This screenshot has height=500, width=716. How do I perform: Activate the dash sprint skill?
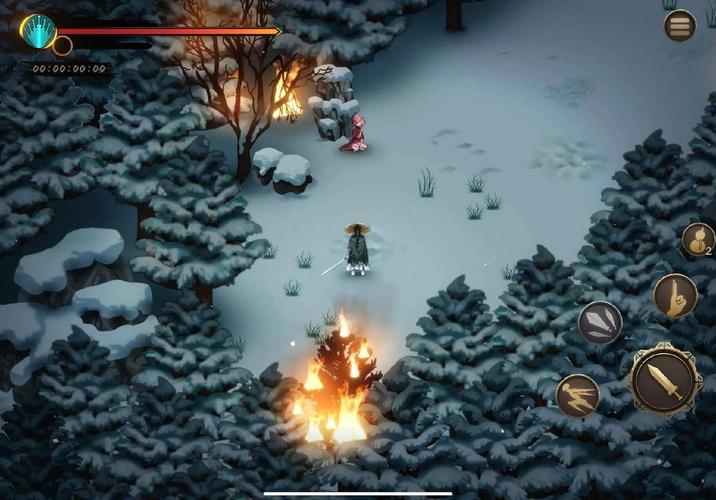pos(578,395)
